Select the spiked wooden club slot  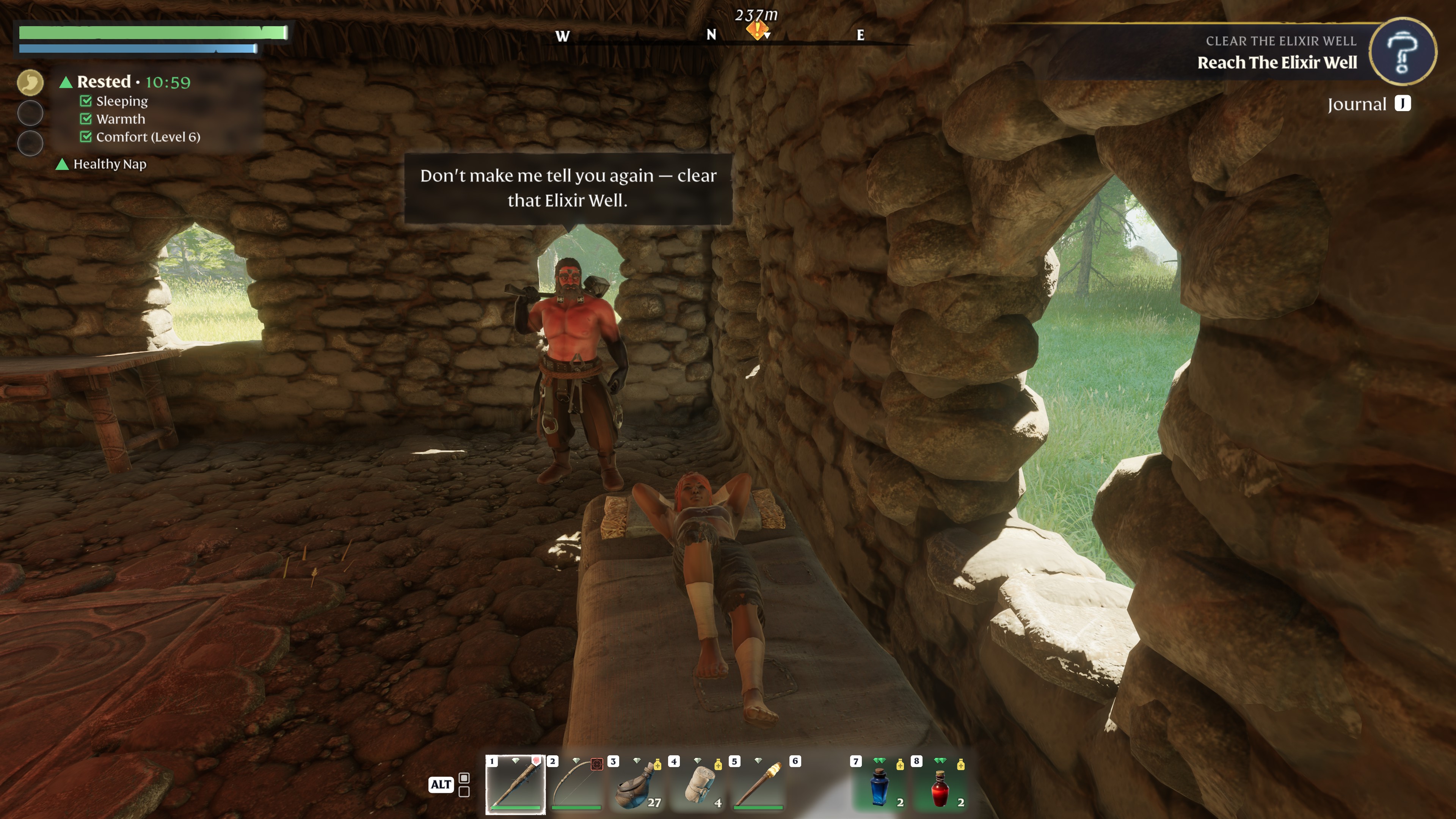tap(515, 784)
